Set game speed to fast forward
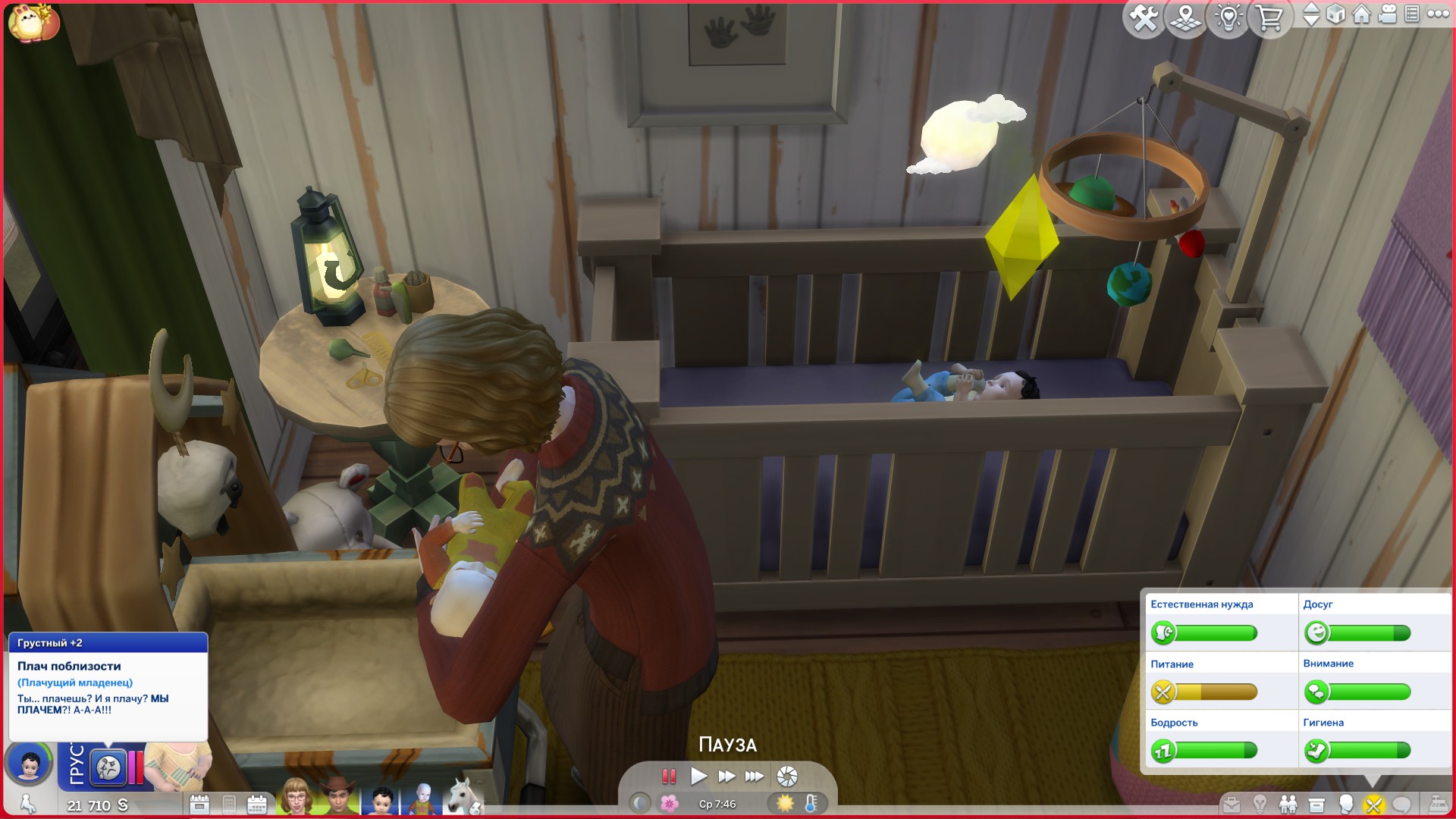This screenshot has height=819, width=1456. (x=726, y=776)
